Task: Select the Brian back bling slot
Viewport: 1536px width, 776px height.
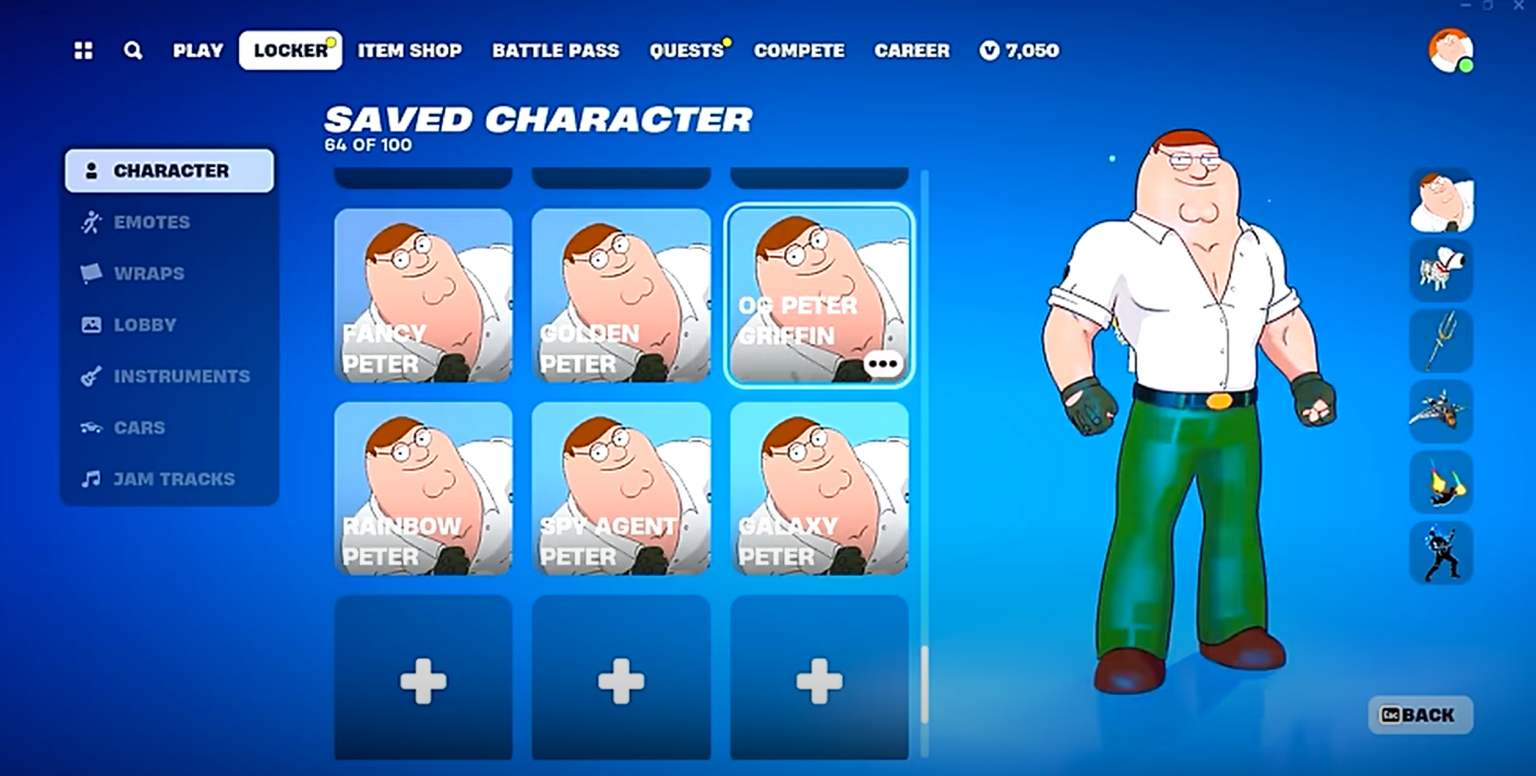Action: [x=1441, y=270]
